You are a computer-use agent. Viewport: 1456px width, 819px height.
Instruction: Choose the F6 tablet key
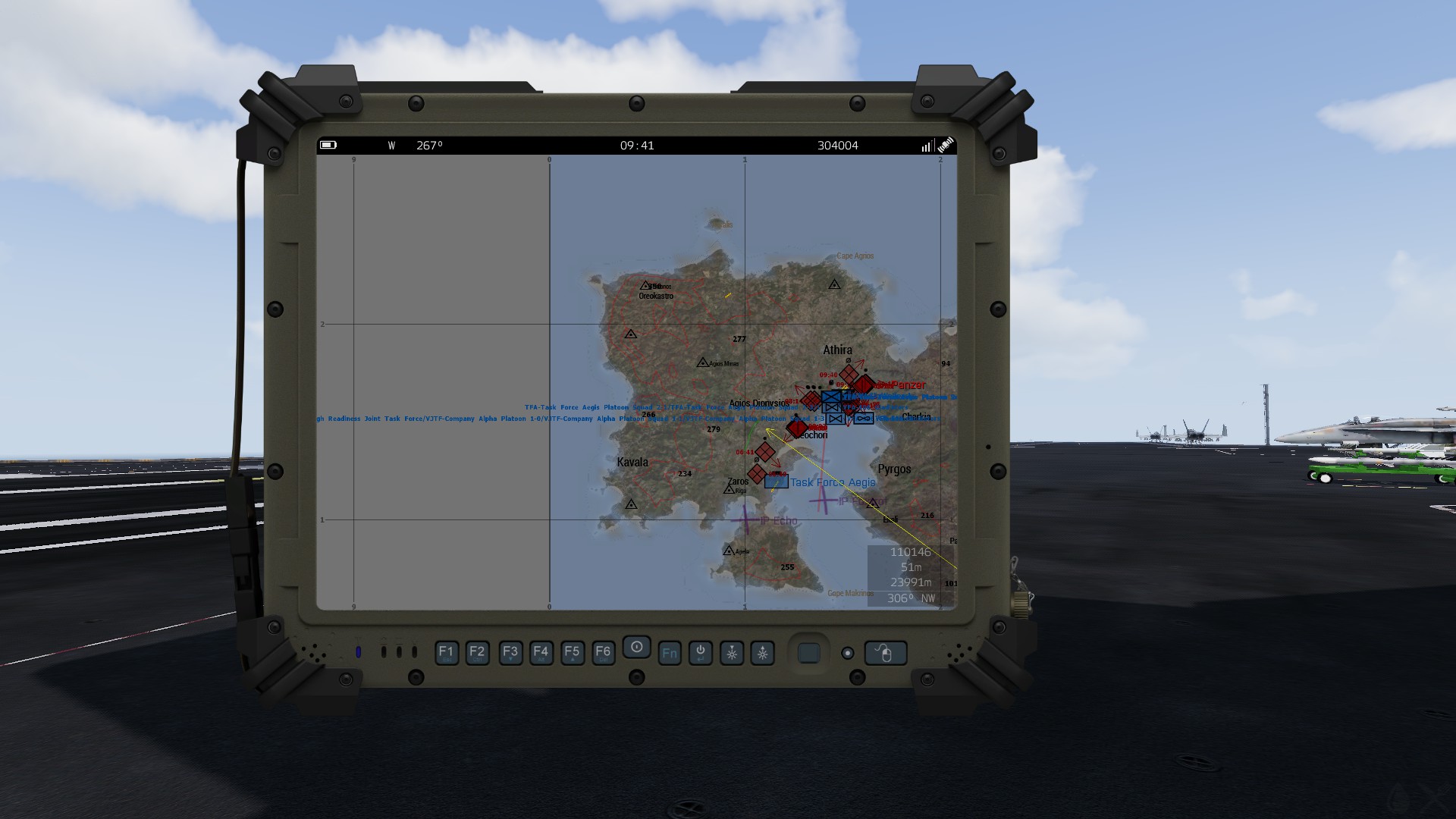click(x=603, y=652)
